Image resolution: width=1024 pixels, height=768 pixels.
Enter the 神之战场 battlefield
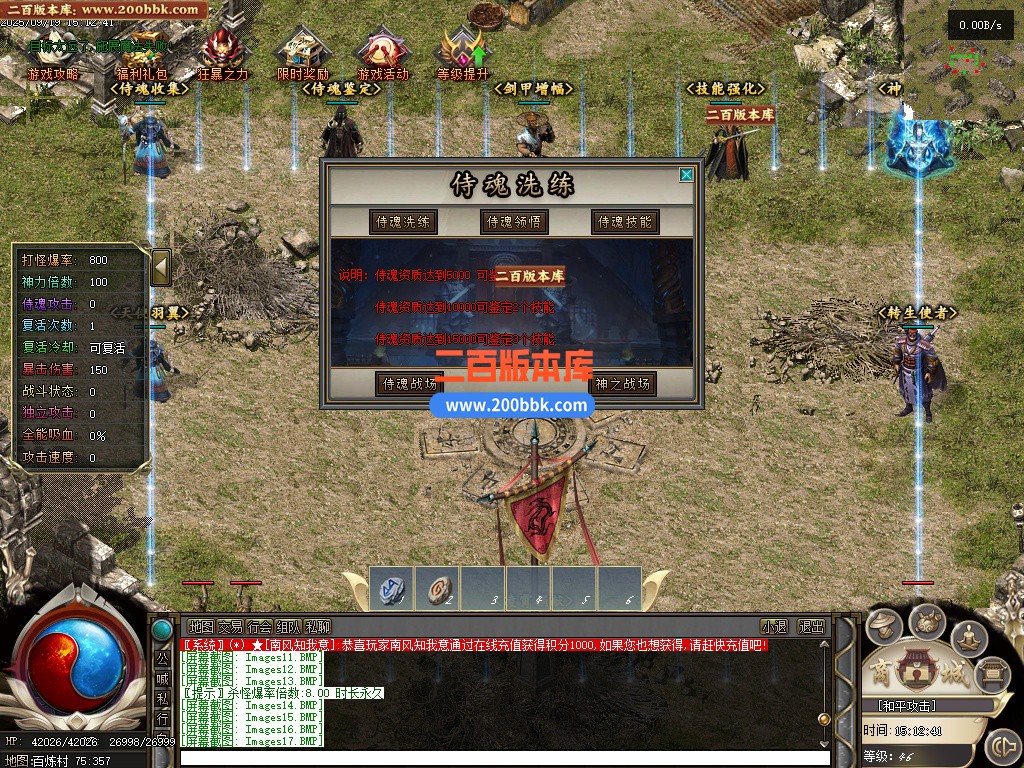(623, 384)
